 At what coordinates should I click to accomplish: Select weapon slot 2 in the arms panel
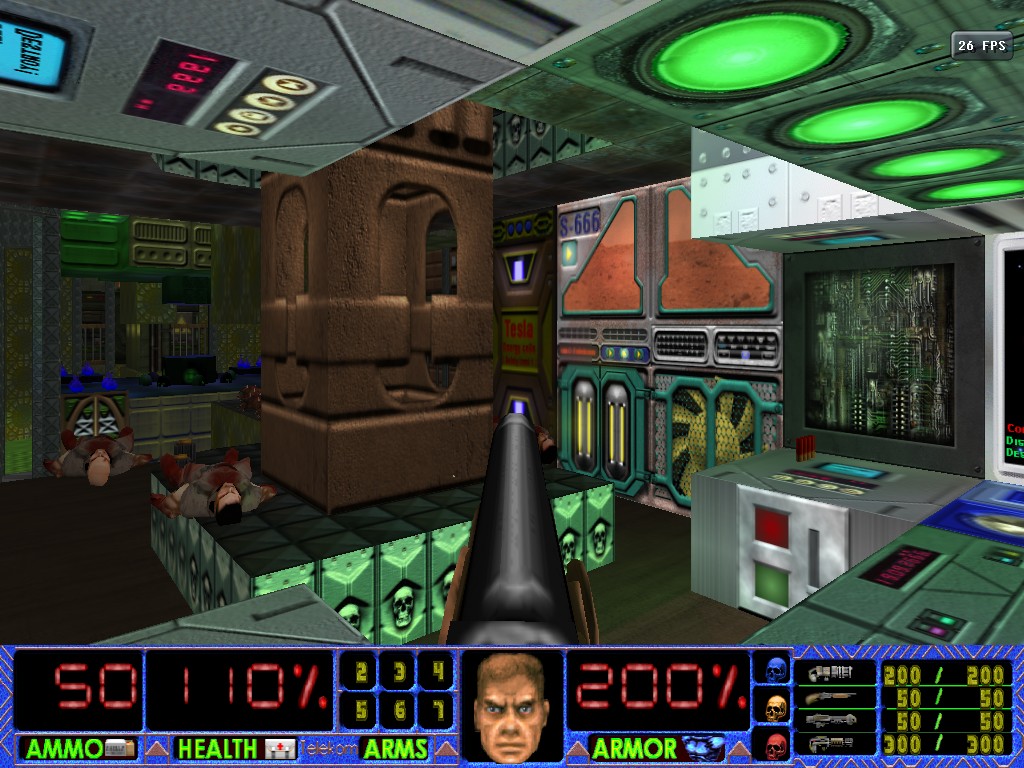point(360,673)
